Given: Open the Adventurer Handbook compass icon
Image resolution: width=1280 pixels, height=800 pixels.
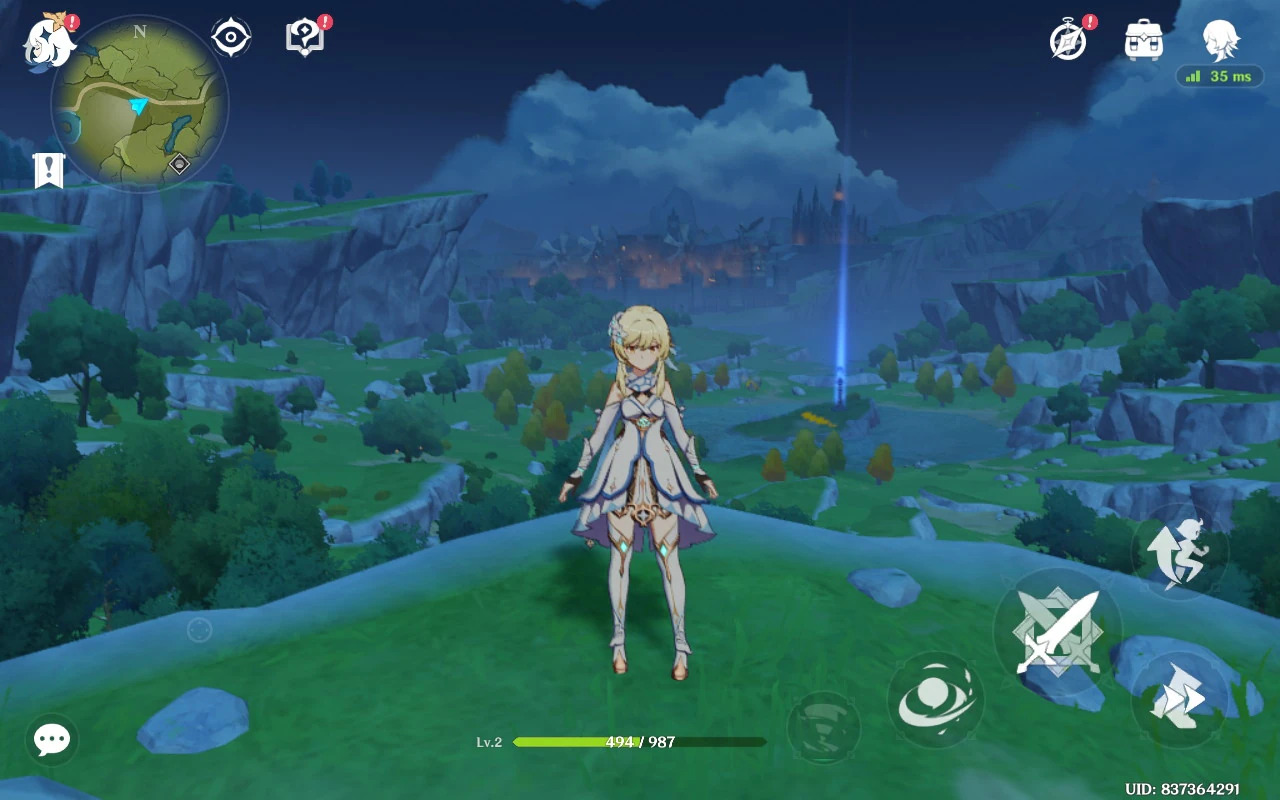Looking at the screenshot, I should (1069, 40).
